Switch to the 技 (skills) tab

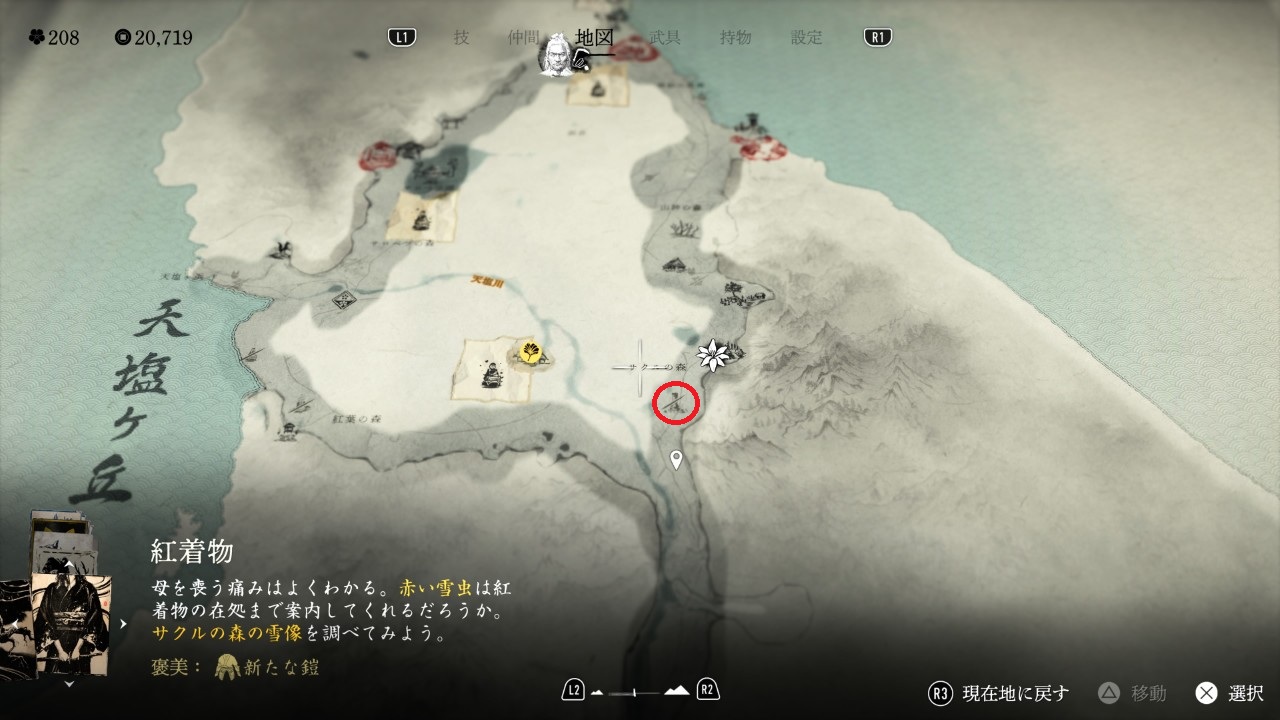click(461, 37)
